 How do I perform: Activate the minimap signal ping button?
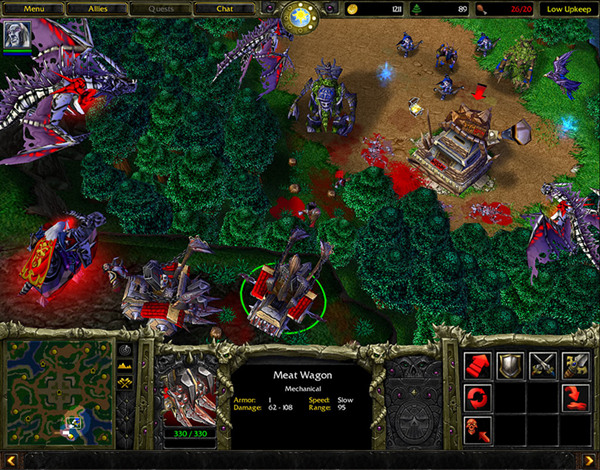coord(126,350)
